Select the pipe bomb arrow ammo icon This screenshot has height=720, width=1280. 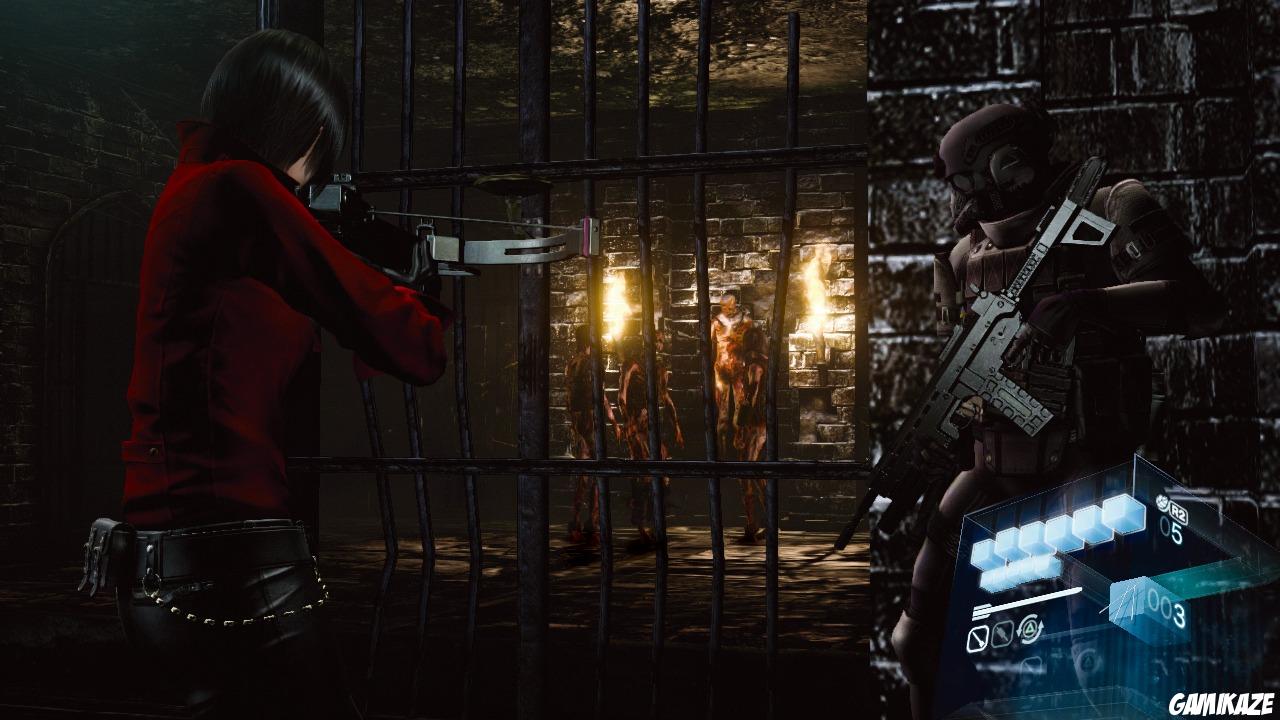[1002, 636]
